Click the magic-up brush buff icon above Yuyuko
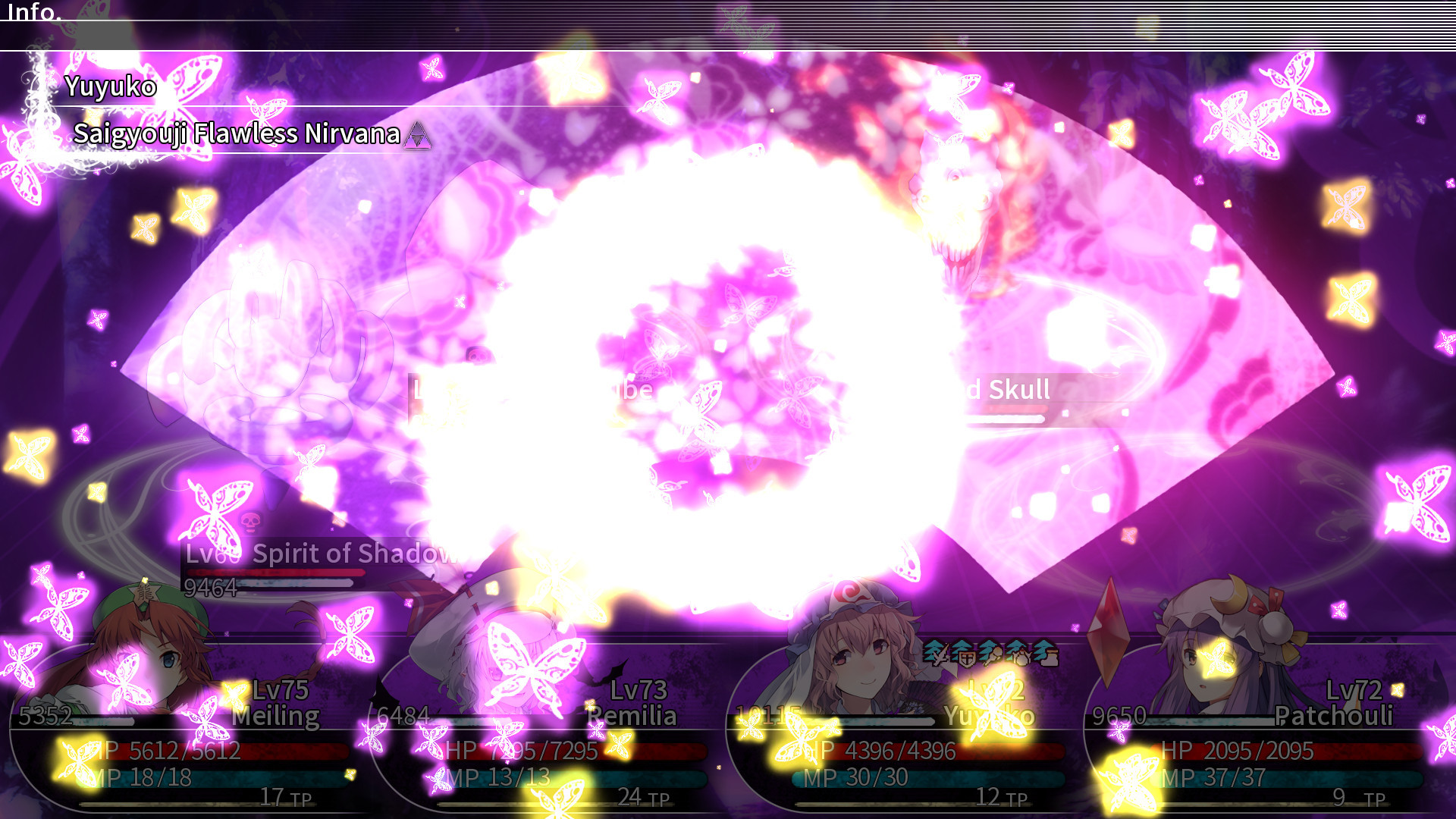 991,654
